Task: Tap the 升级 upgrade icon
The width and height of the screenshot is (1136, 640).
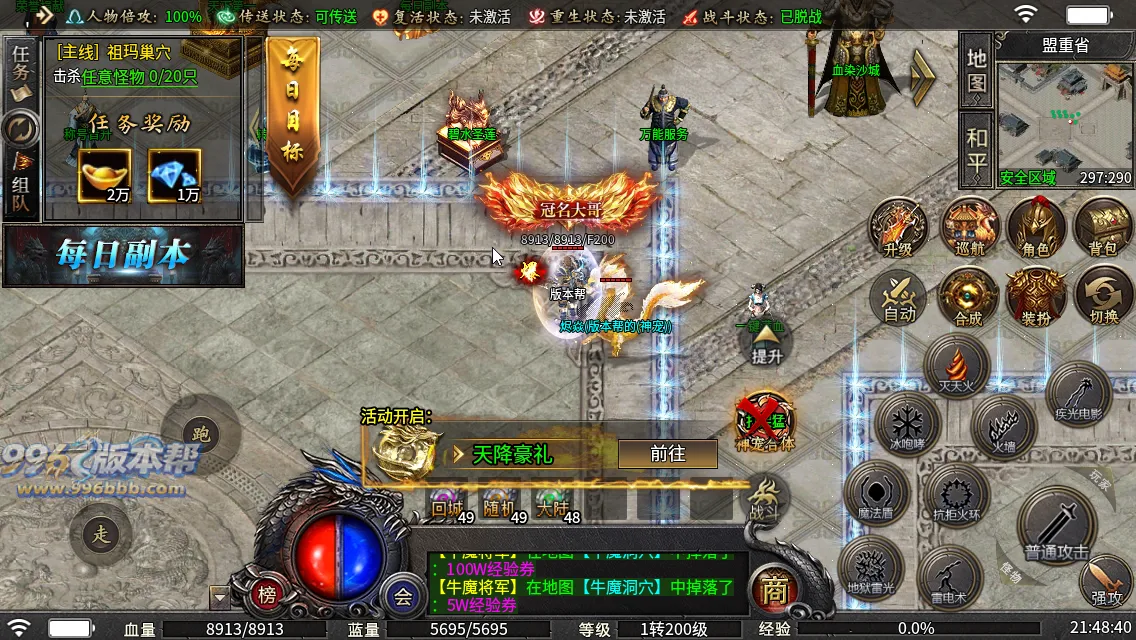Action: [x=898, y=228]
